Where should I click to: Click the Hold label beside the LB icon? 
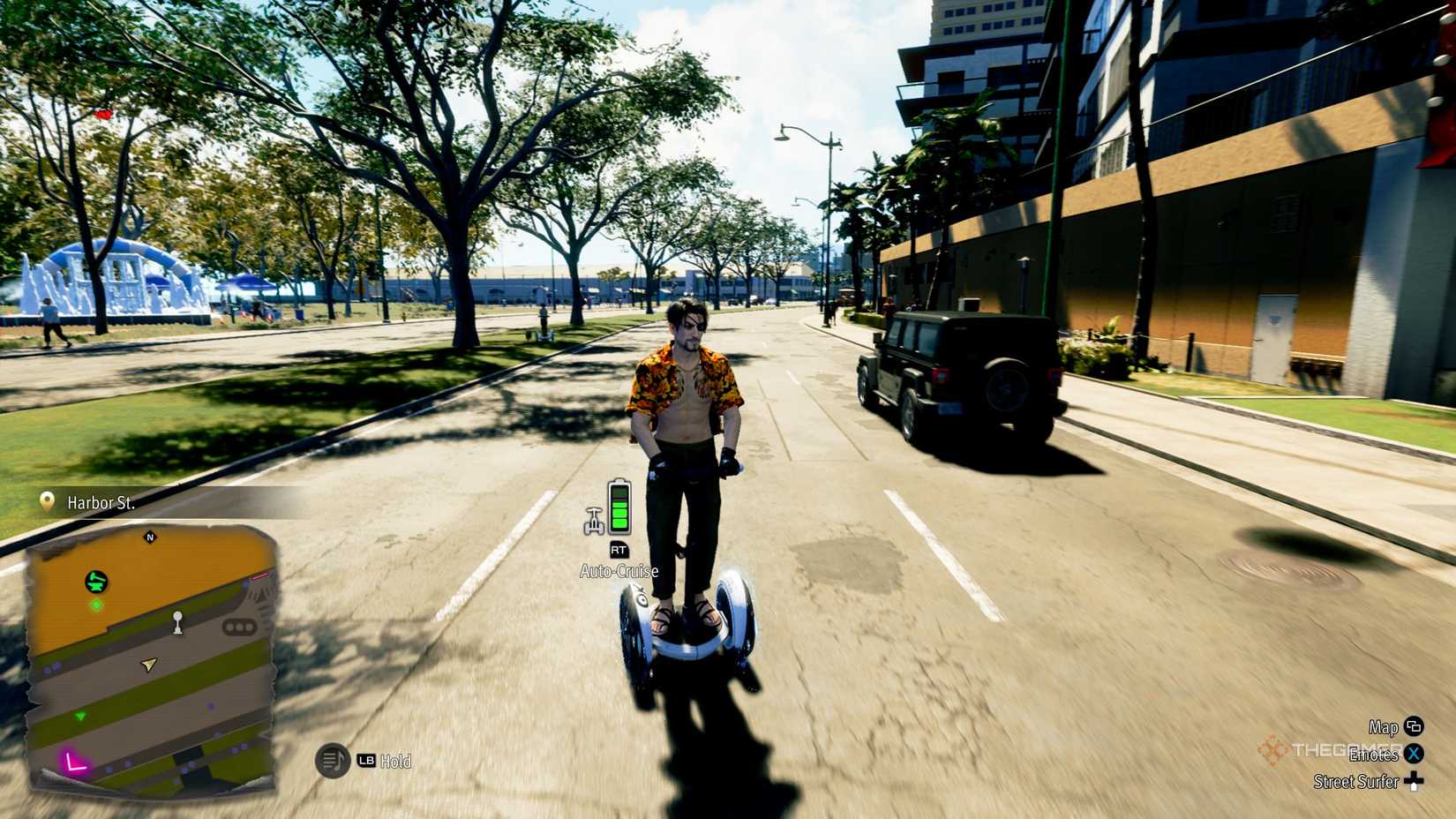pyautogui.click(x=396, y=761)
